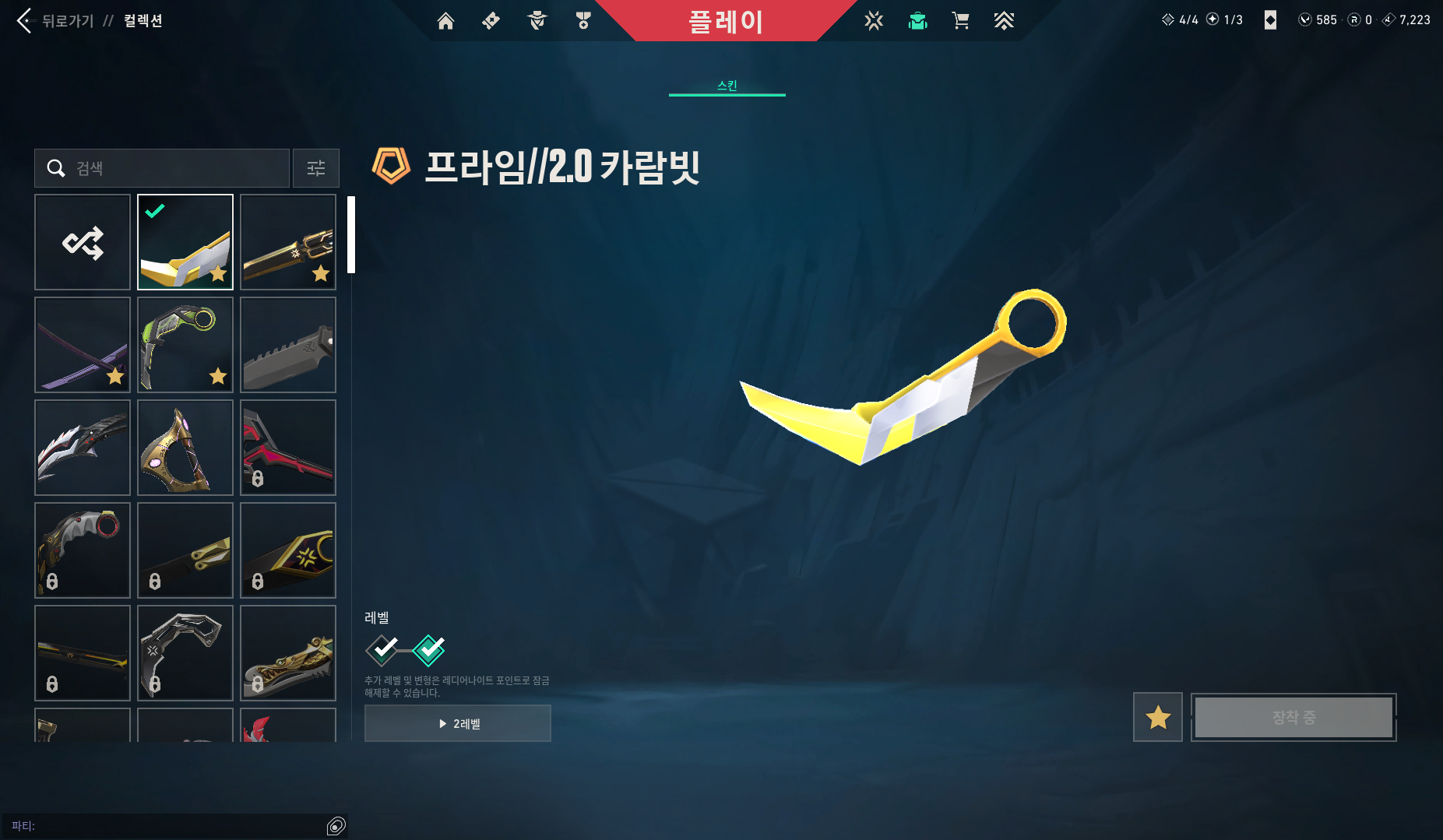This screenshot has height=840, width=1443.
Task: Toggle the favorite star button near 장착 중
Action: 1157,717
